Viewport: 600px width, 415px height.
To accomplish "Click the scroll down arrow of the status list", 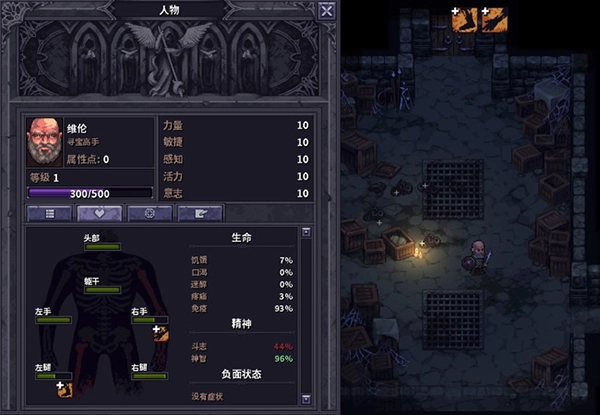I will point(306,406).
